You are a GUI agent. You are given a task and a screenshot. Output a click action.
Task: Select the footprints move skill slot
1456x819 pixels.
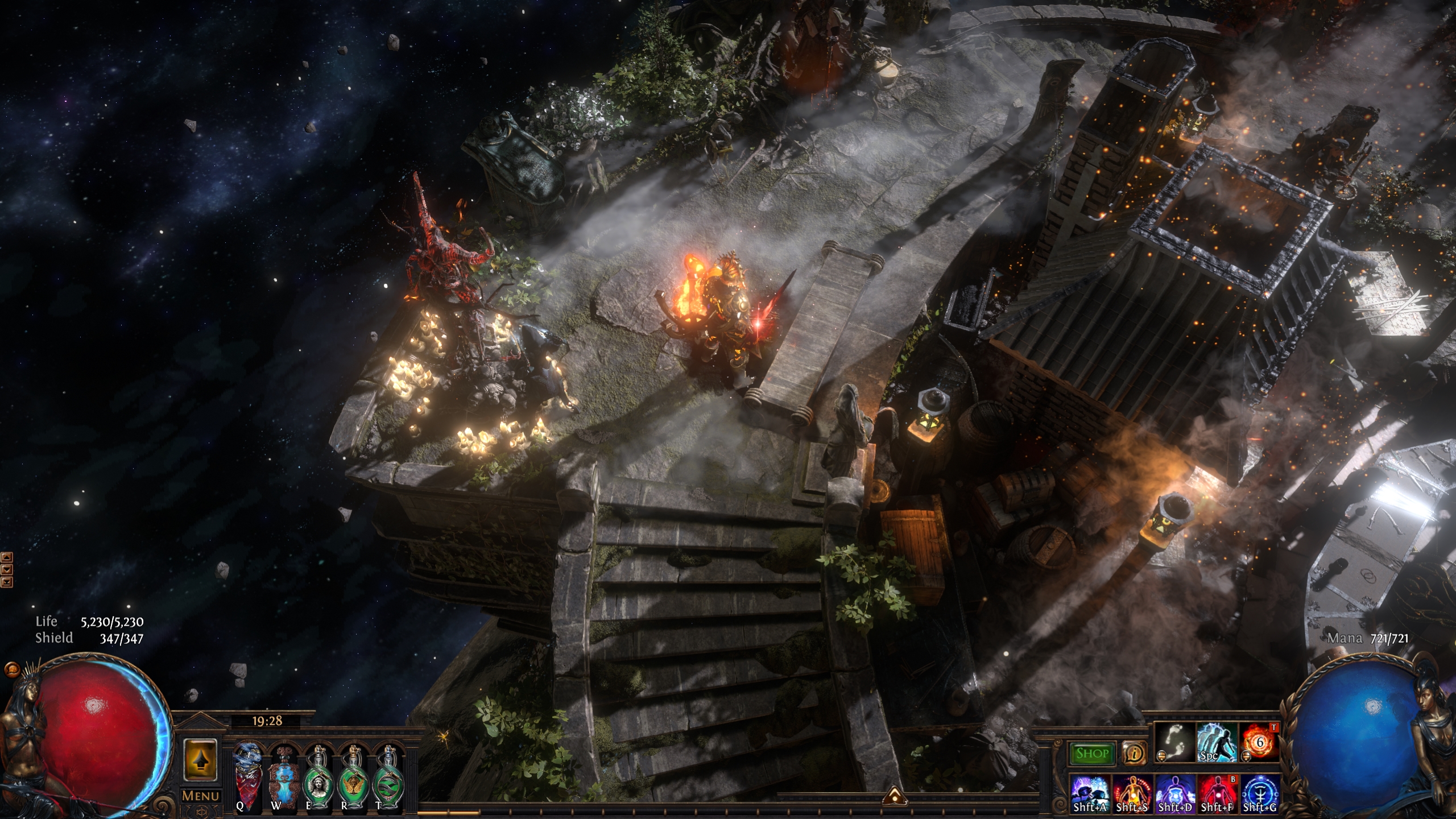(x=1174, y=742)
